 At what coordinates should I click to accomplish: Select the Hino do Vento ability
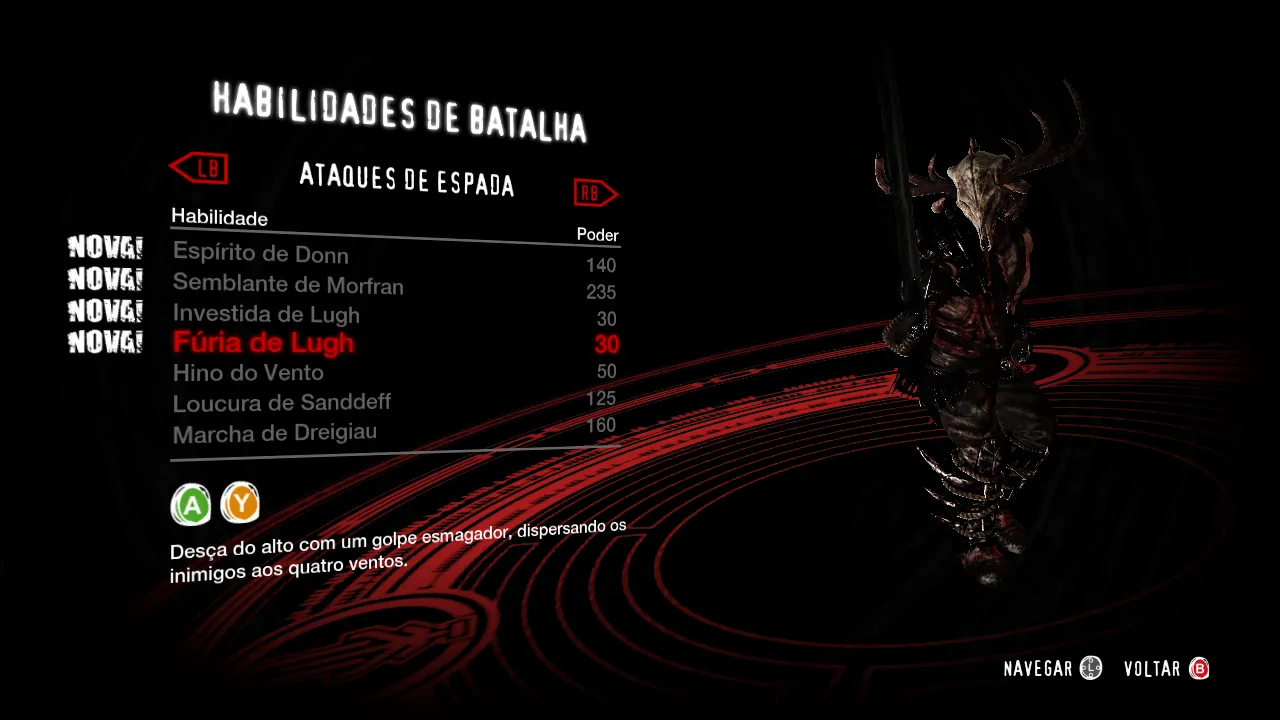pyautogui.click(x=248, y=373)
